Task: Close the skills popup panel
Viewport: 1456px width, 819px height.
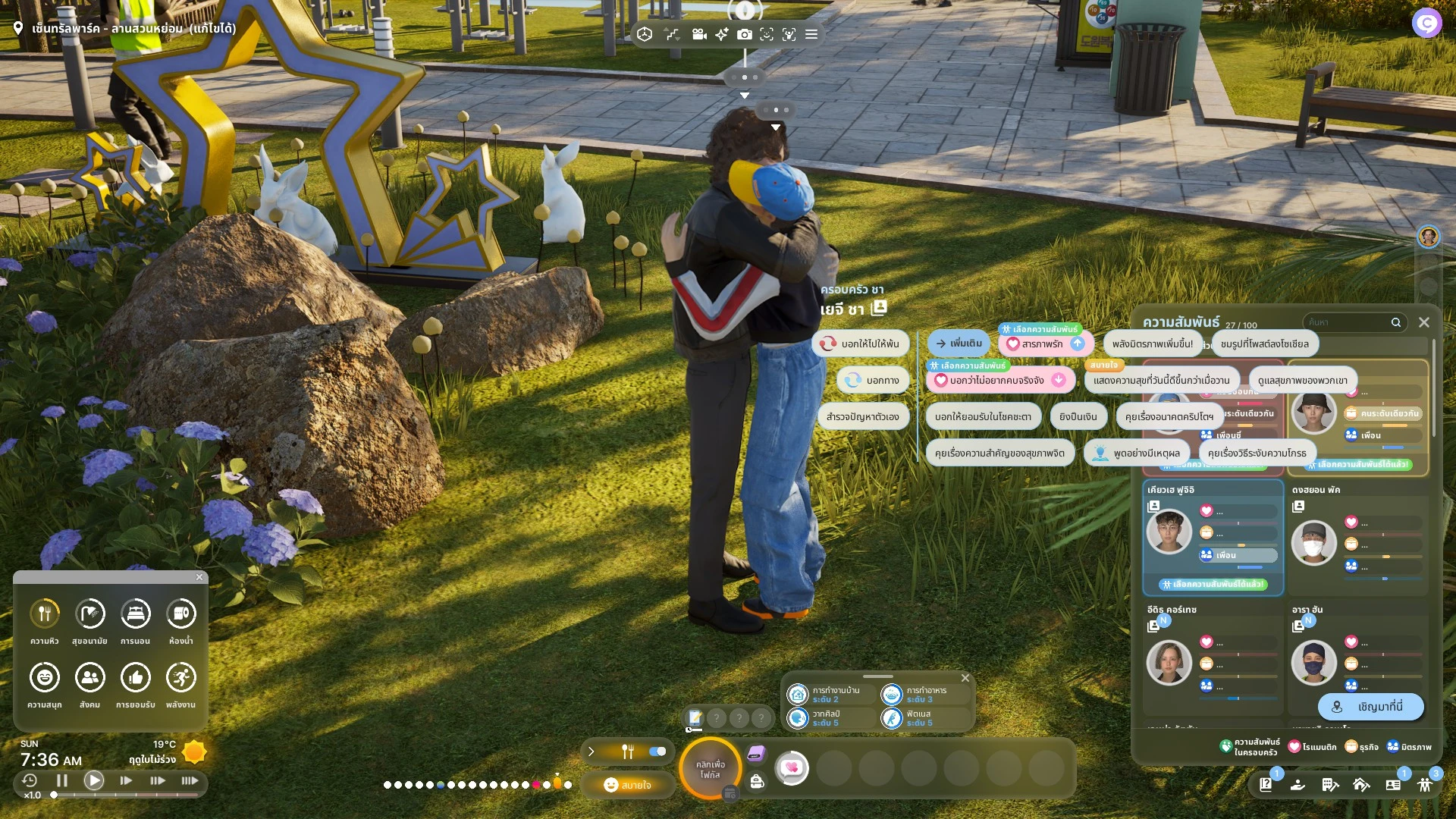Action: pos(965,678)
